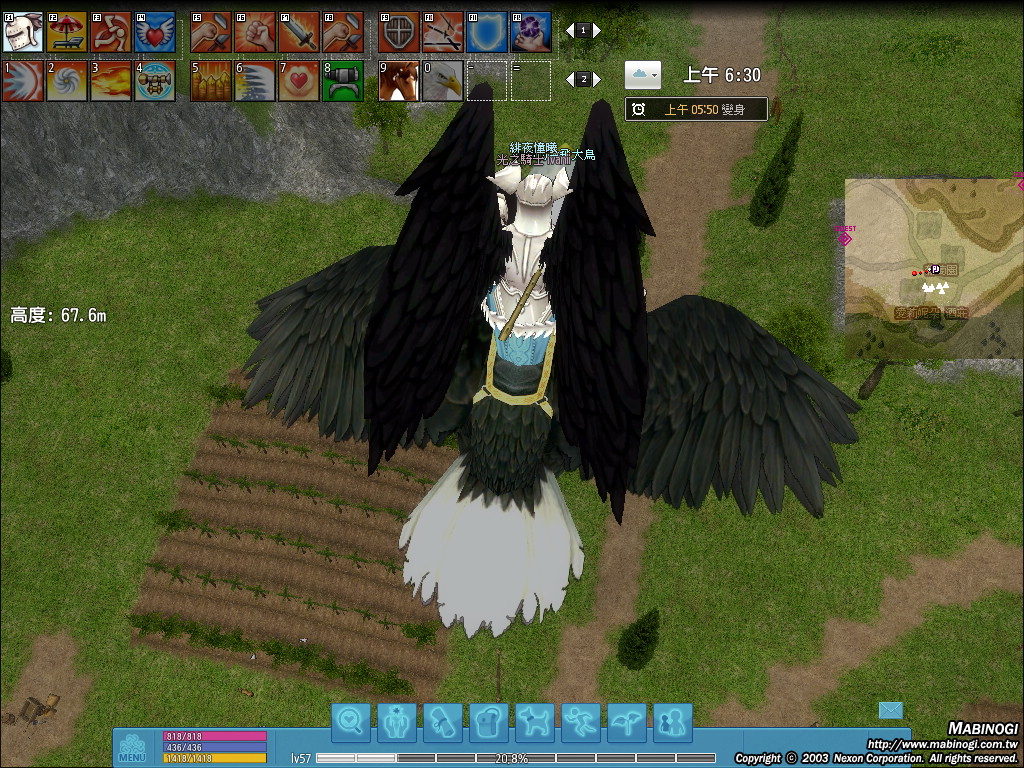Select the sword attack skill
The height and width of the screenshot is (768, 1024).
(x=298, y=32)
